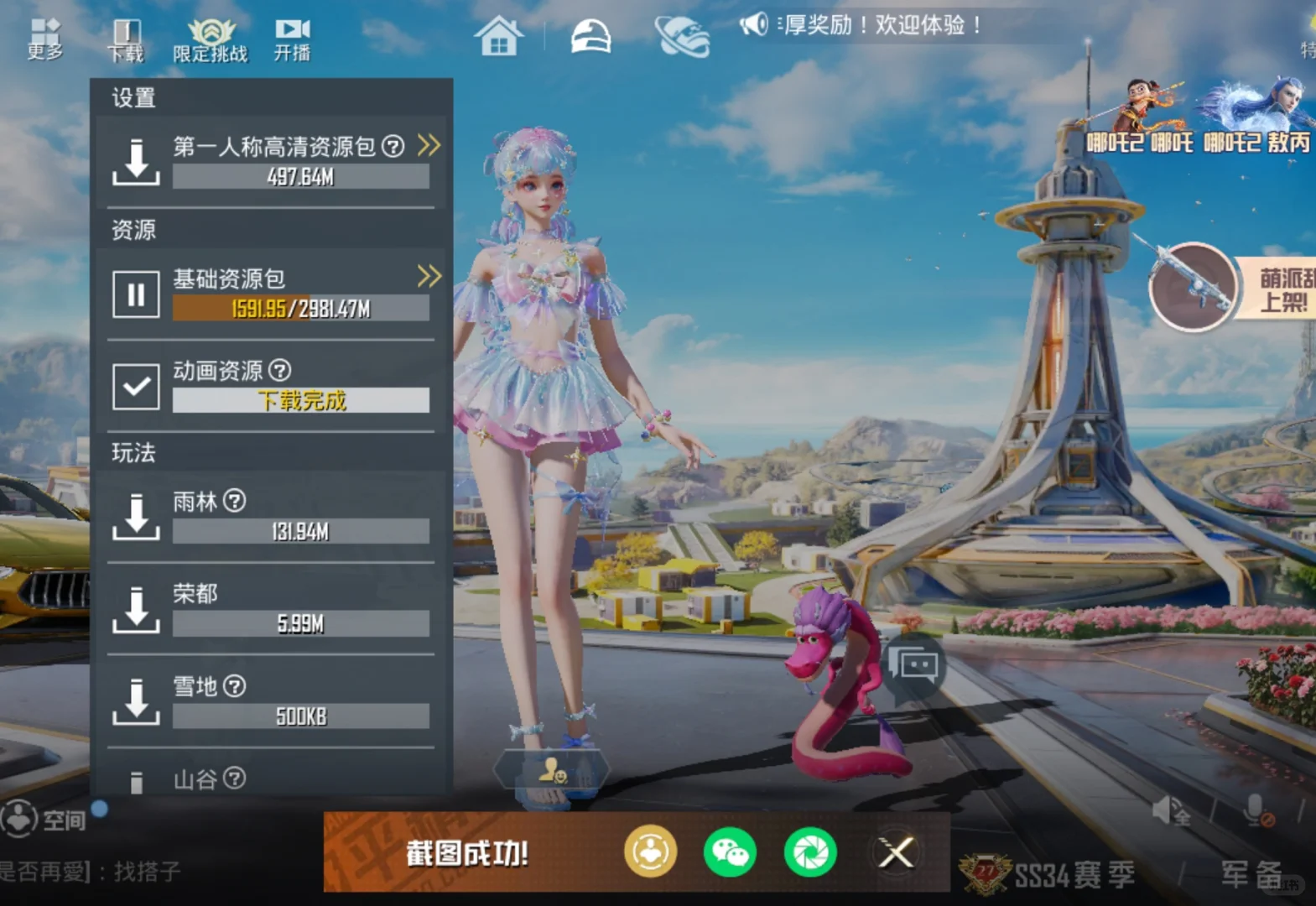
Task: Expand 第一人称高清资源包 details with double arrow
Action: click(430, 145)
